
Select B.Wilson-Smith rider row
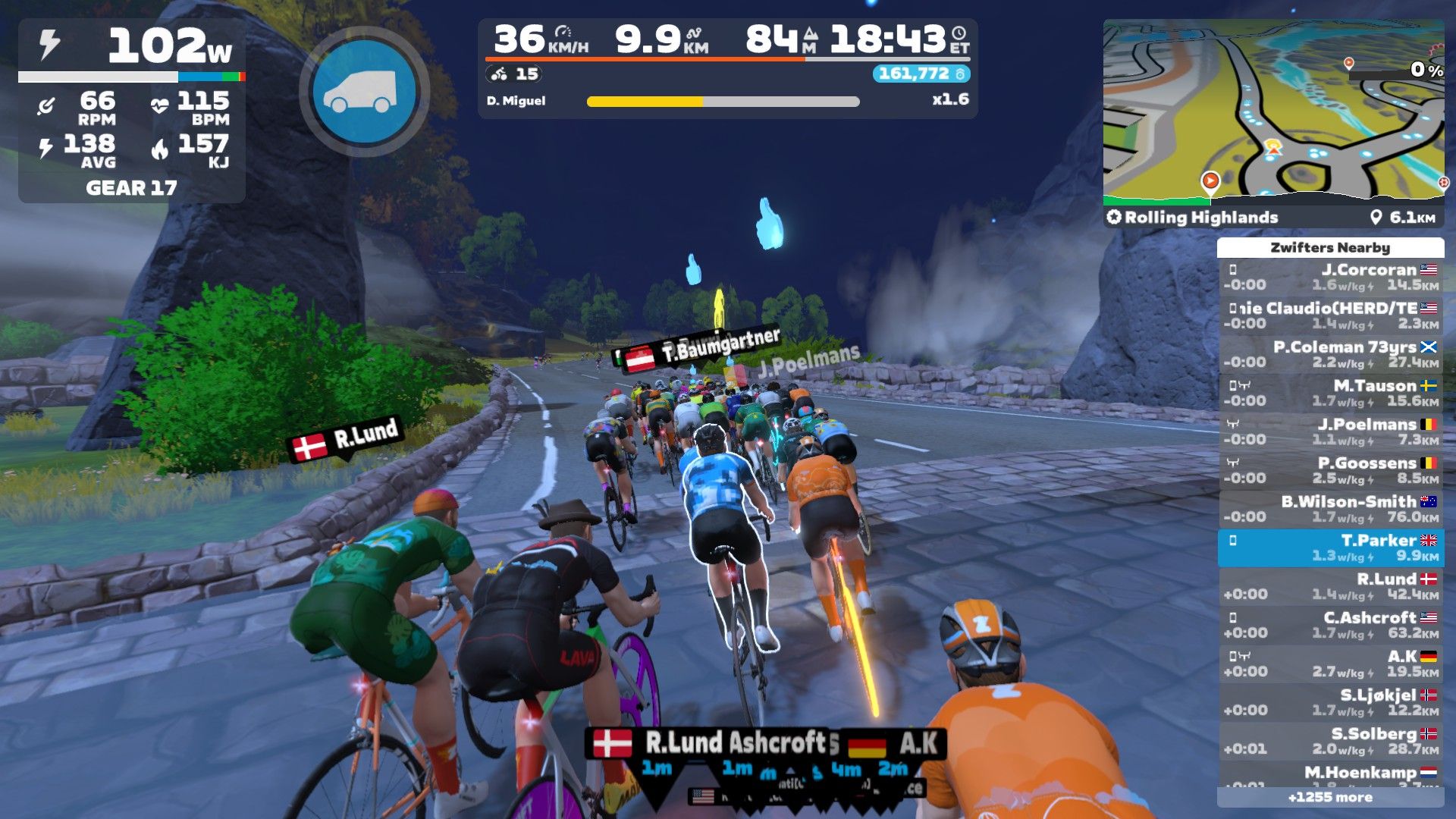[x=1331, y=509]
